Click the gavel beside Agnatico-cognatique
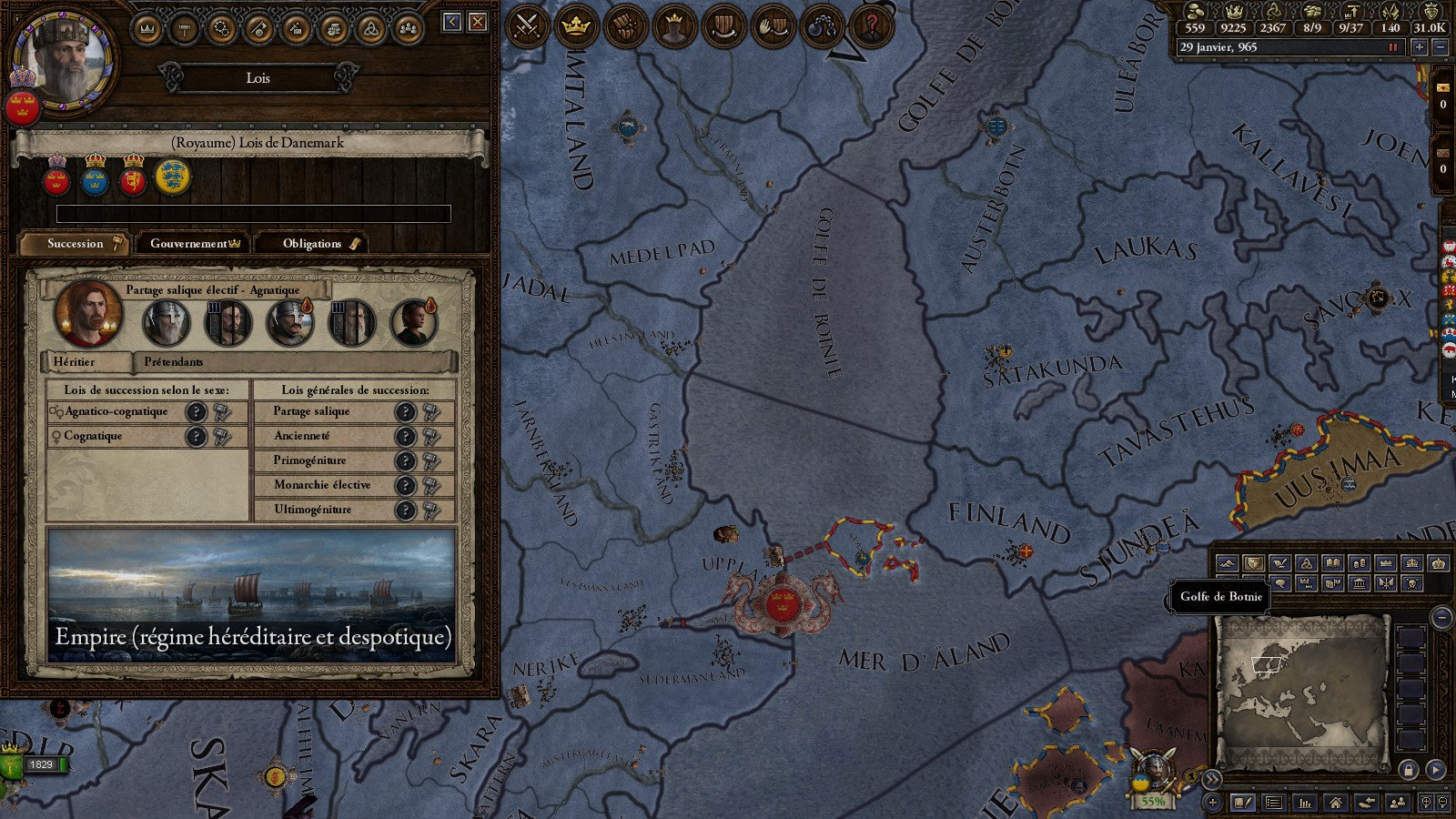 point(222,412)
